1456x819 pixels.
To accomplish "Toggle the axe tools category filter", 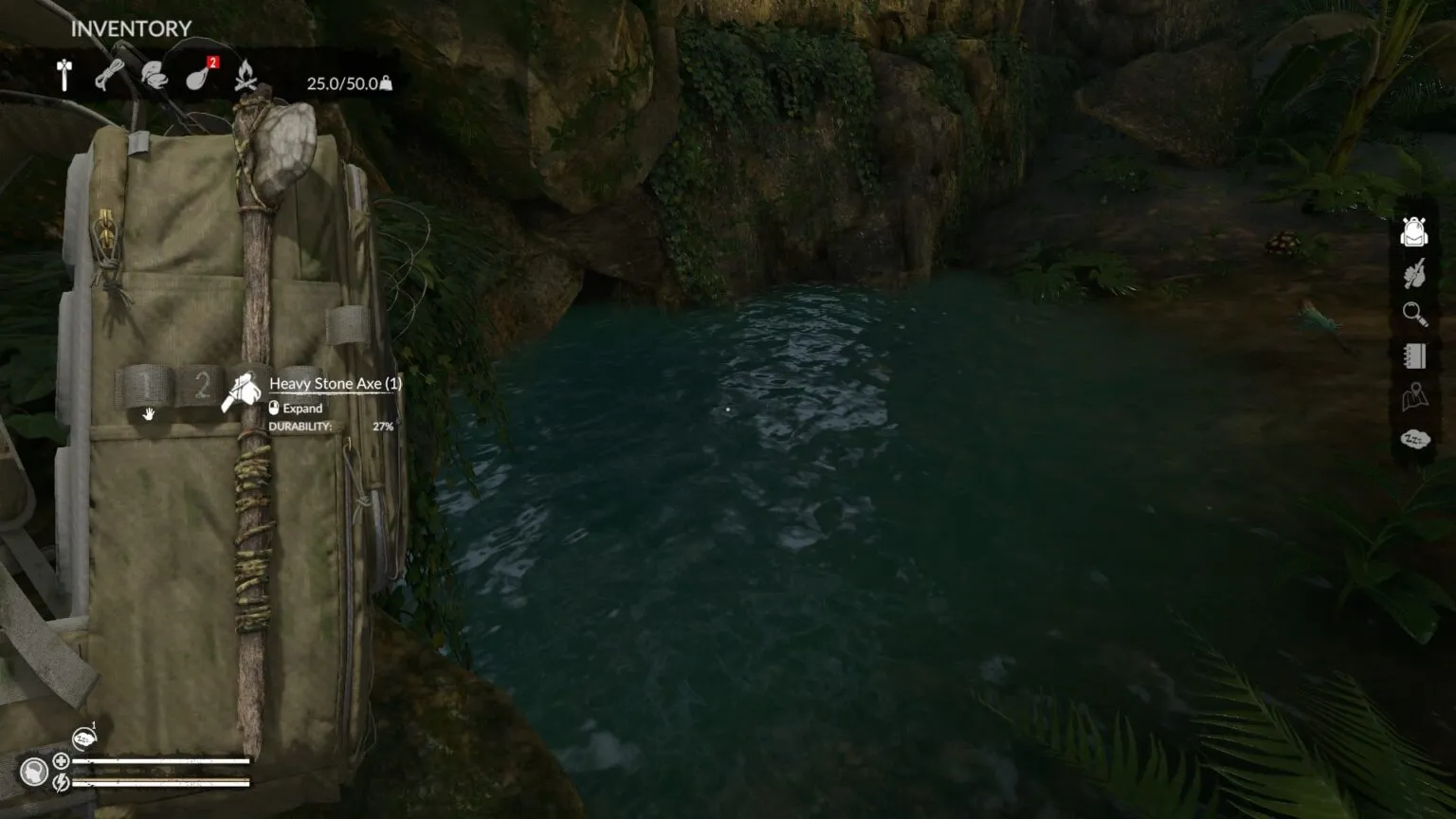I will [x=64, y=76].
